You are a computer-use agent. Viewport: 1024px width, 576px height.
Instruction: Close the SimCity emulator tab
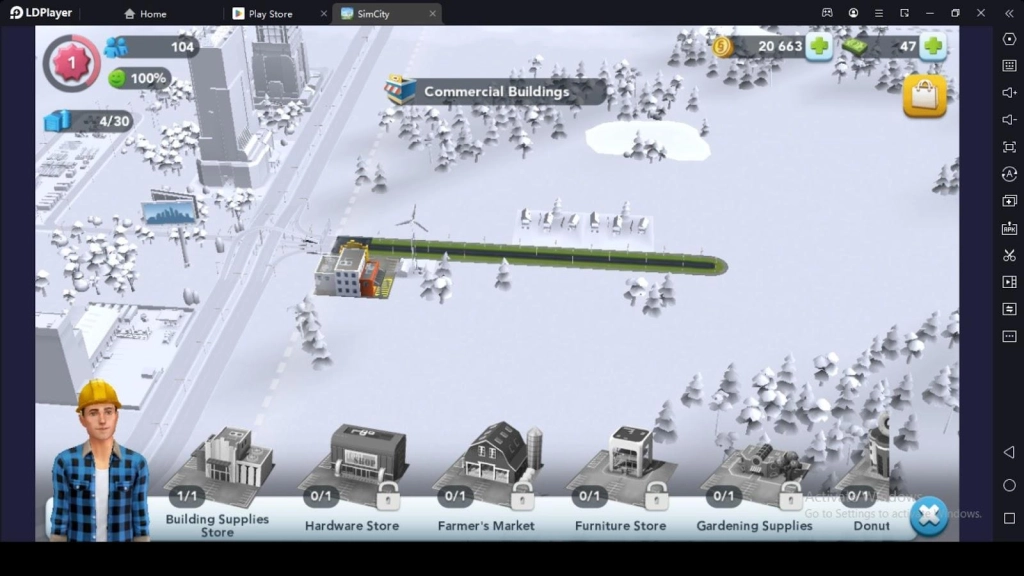433,14
